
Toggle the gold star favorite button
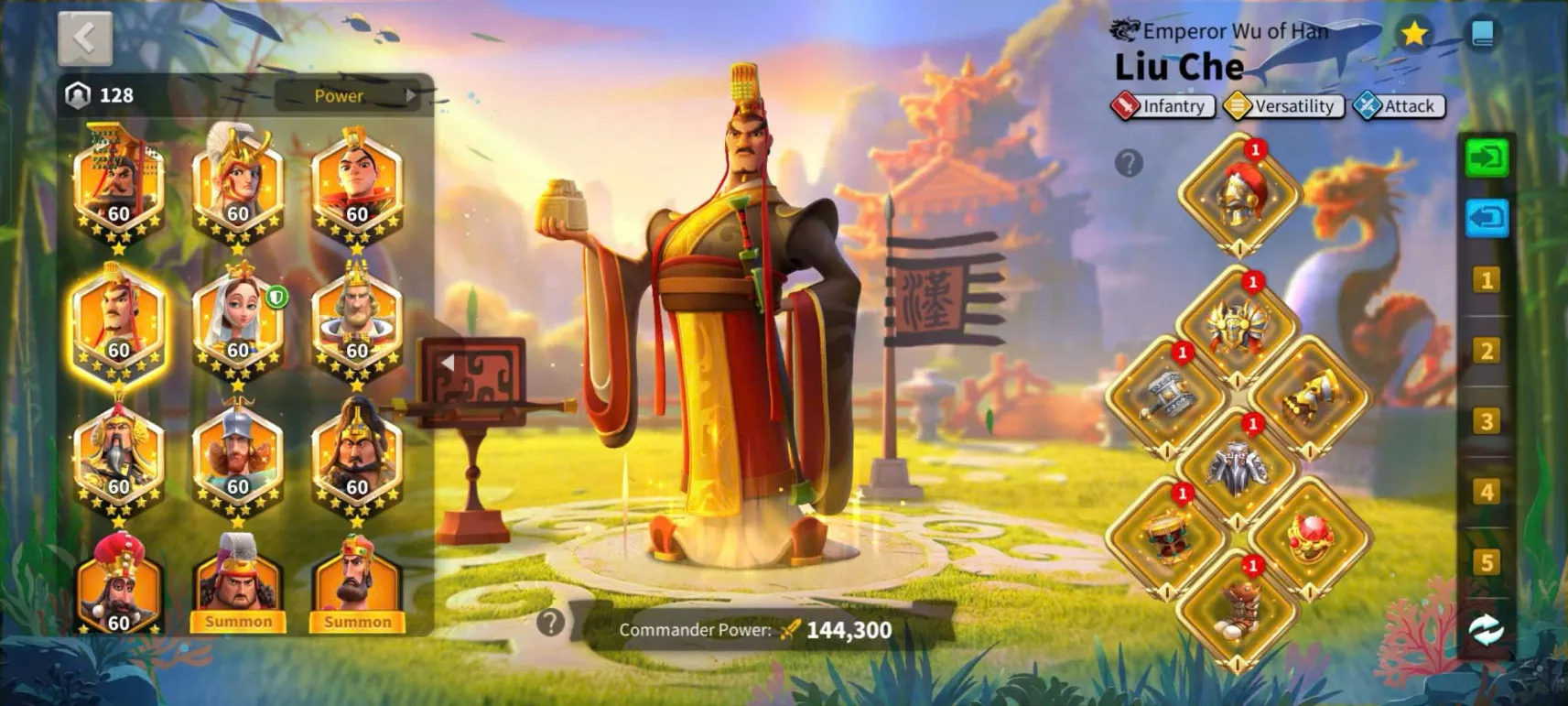pyautogui.click(x=1414, y=34)
